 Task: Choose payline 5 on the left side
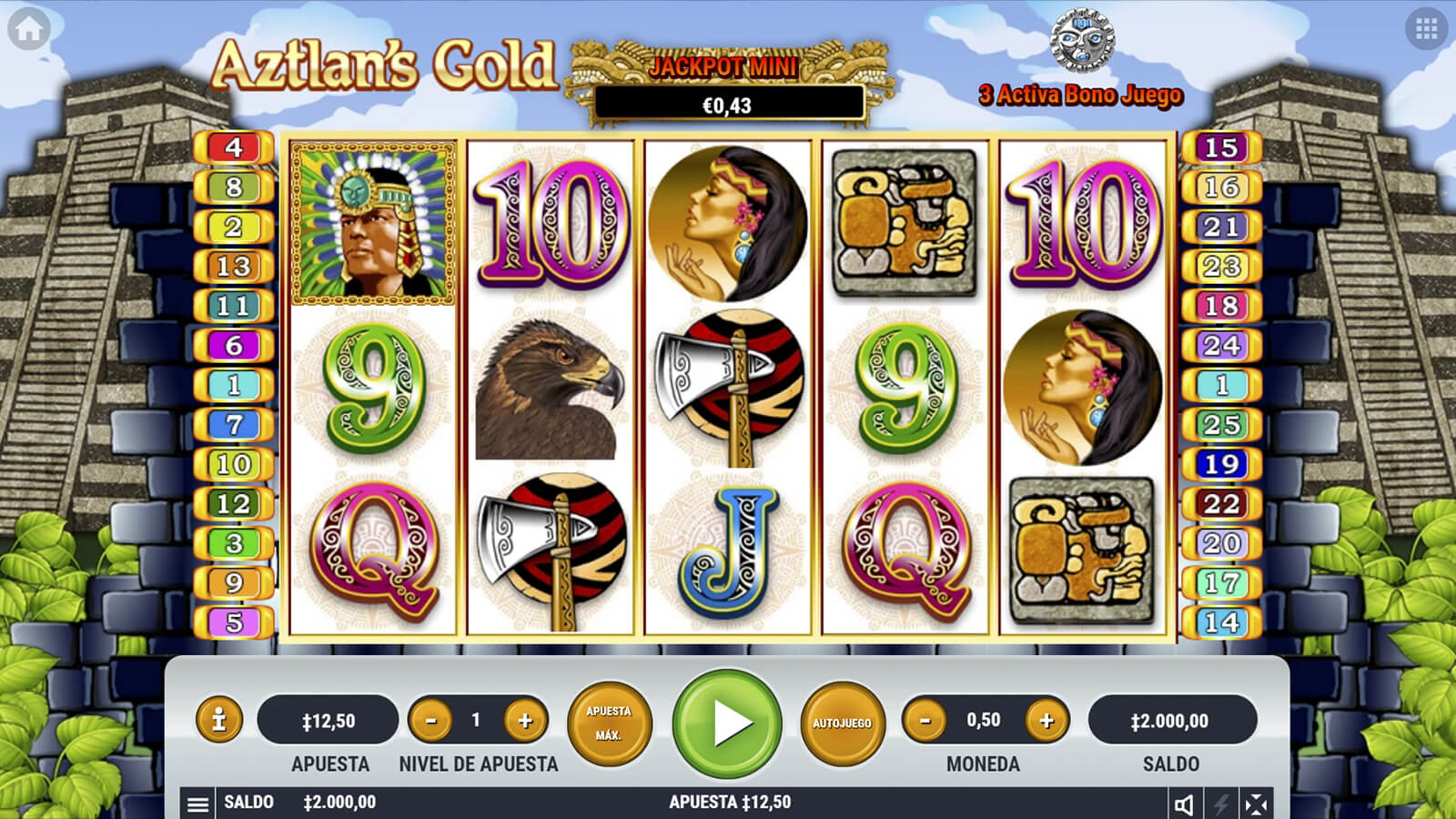(234, 622)
